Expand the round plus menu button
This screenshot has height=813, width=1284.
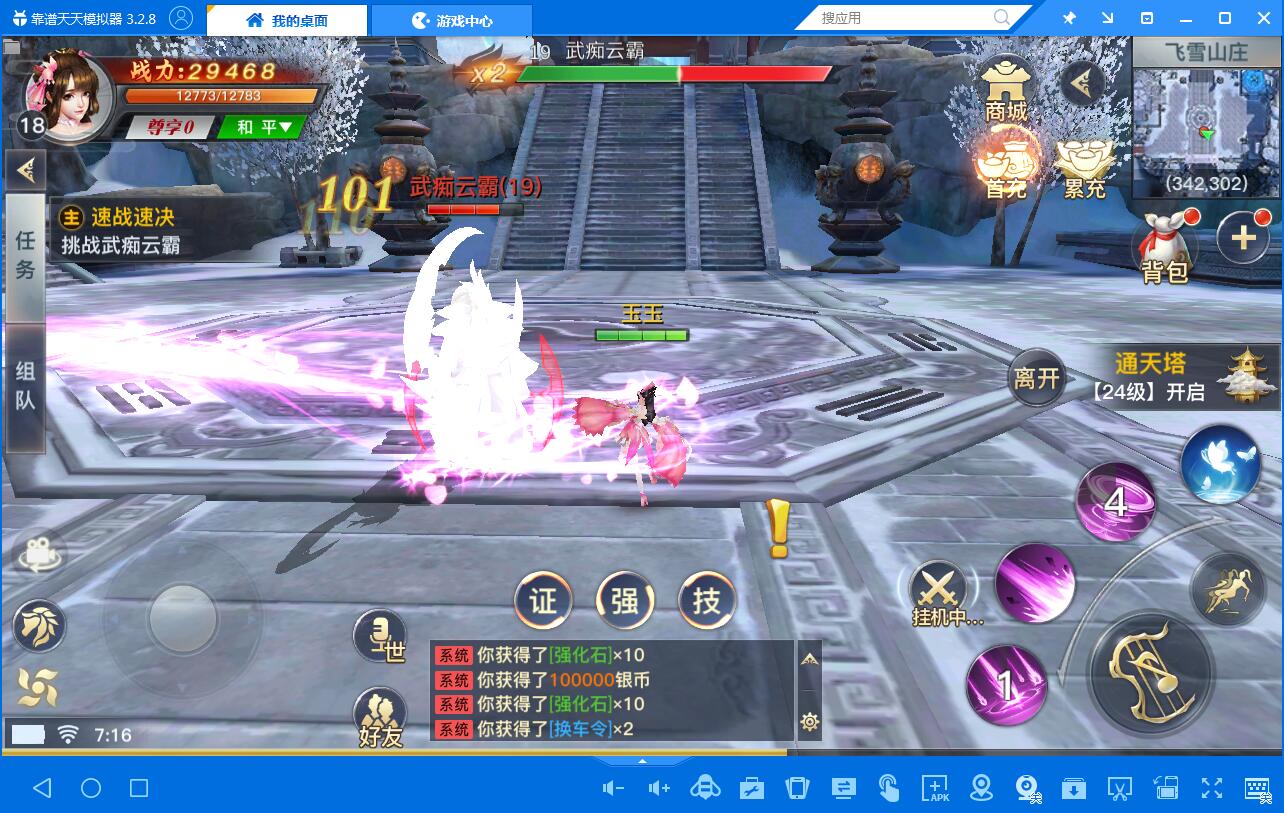click(x=1243, y=238)
